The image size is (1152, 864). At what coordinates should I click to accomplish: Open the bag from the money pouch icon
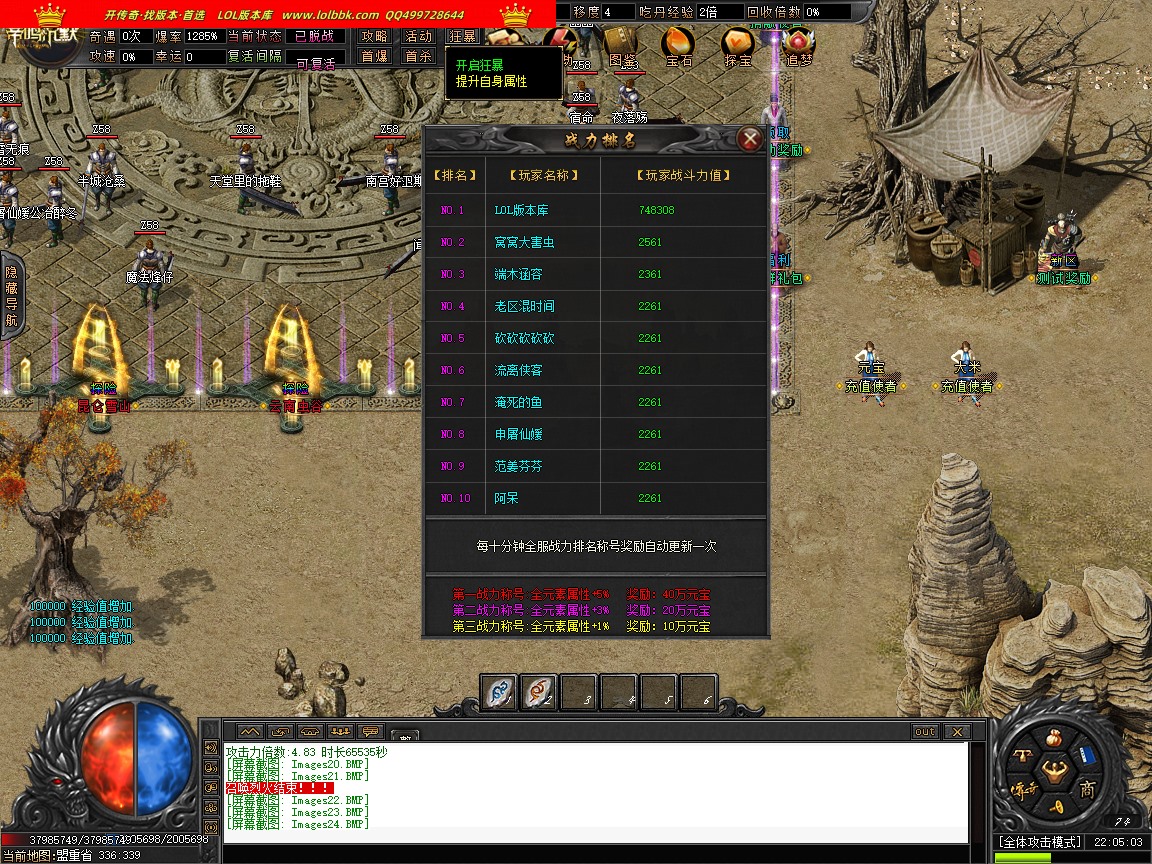click(1053, 739)
